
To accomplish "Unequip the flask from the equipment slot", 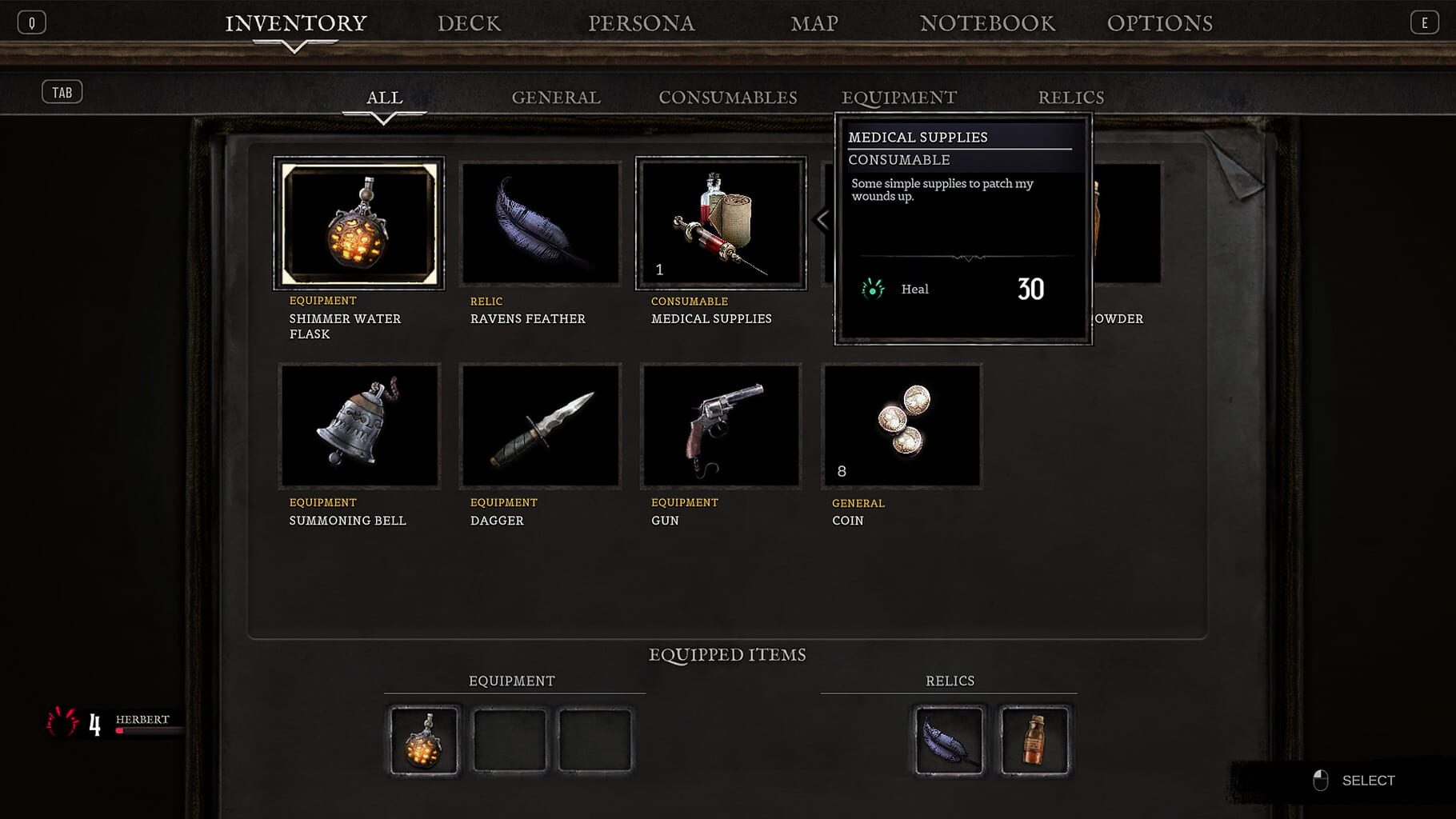I will 423,739.
